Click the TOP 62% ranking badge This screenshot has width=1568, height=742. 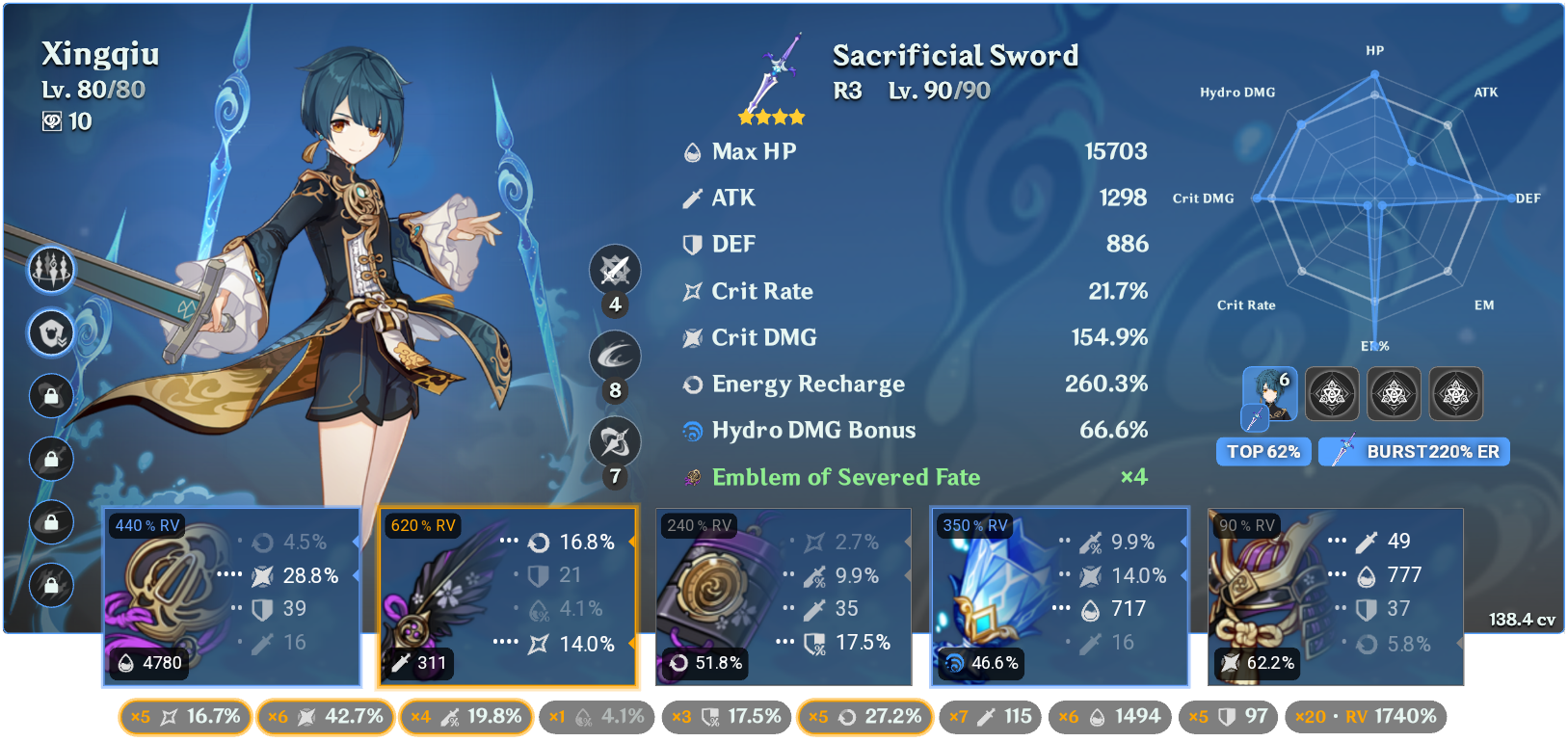click(x=1263, y=451)
